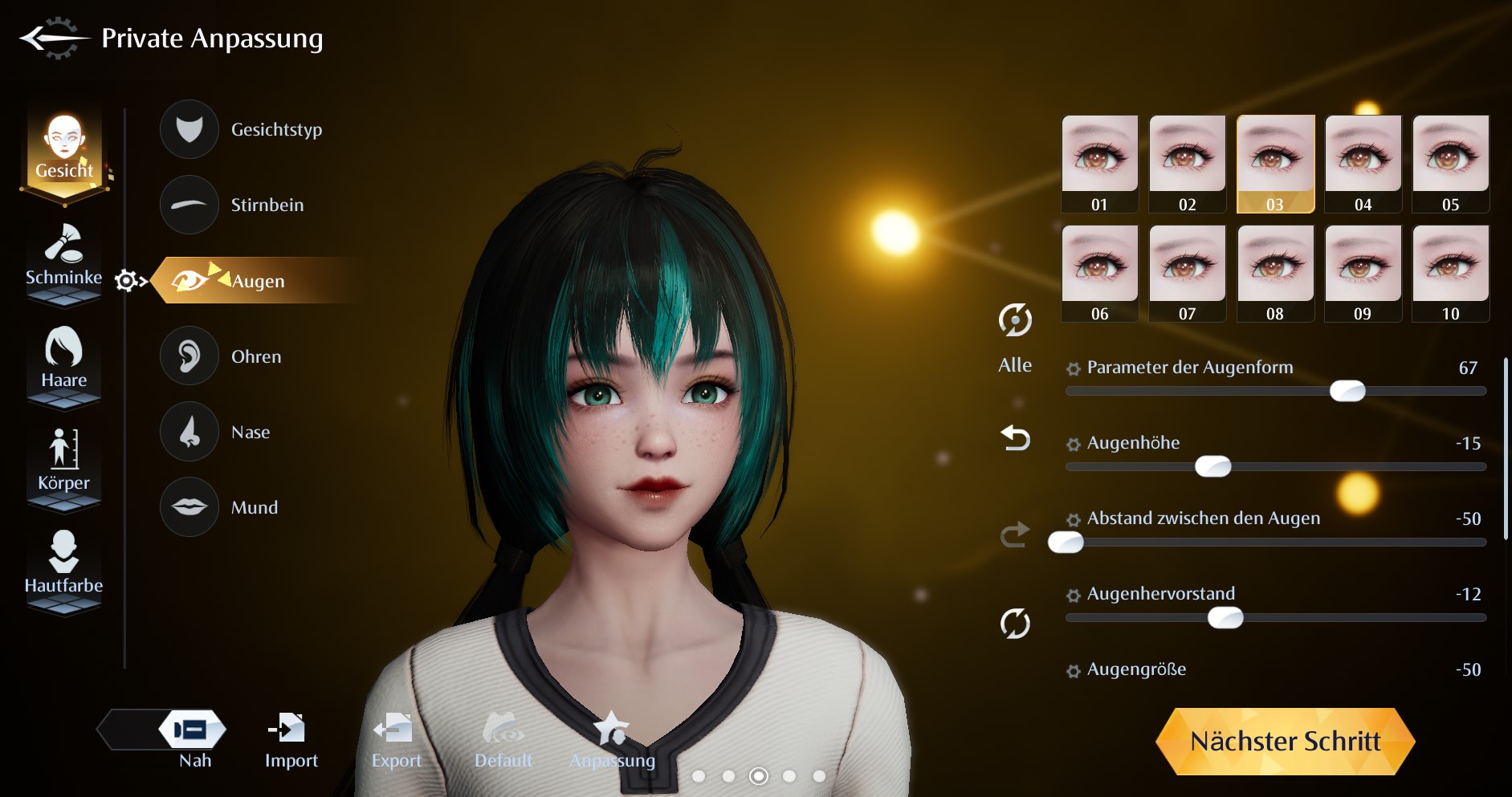This screenshot has height=797, width=1512.
Task: Choose the Mund entry
Action: click(x=190, y=507)
